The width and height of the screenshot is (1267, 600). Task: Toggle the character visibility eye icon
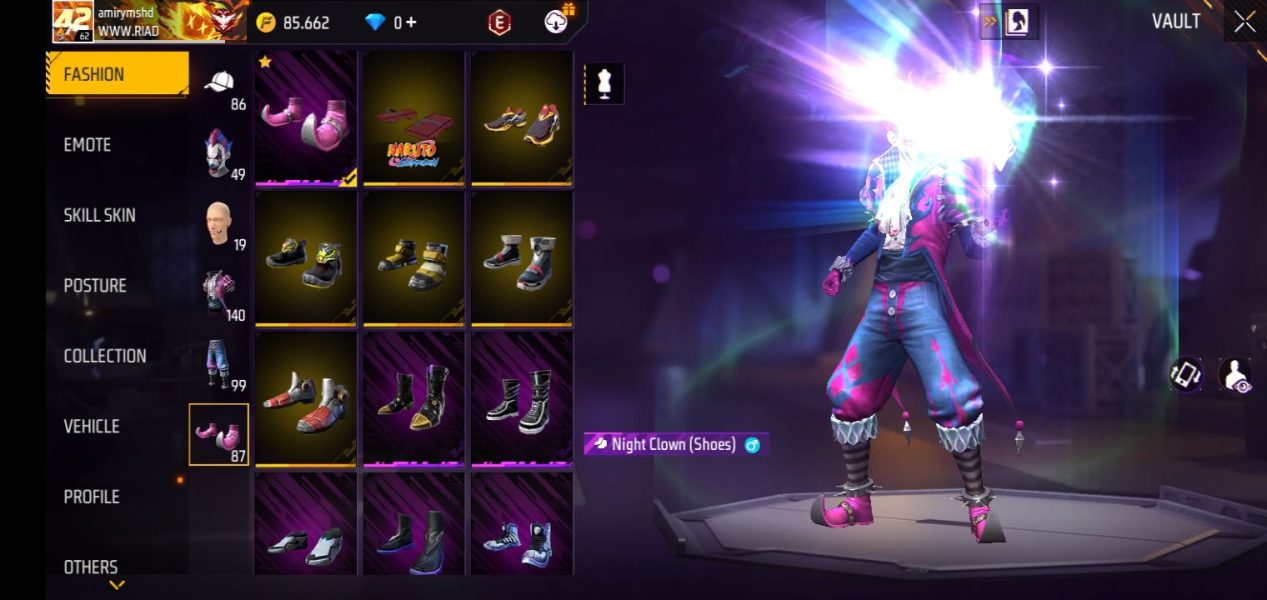pyautogui.click(x=1235, y=375)
